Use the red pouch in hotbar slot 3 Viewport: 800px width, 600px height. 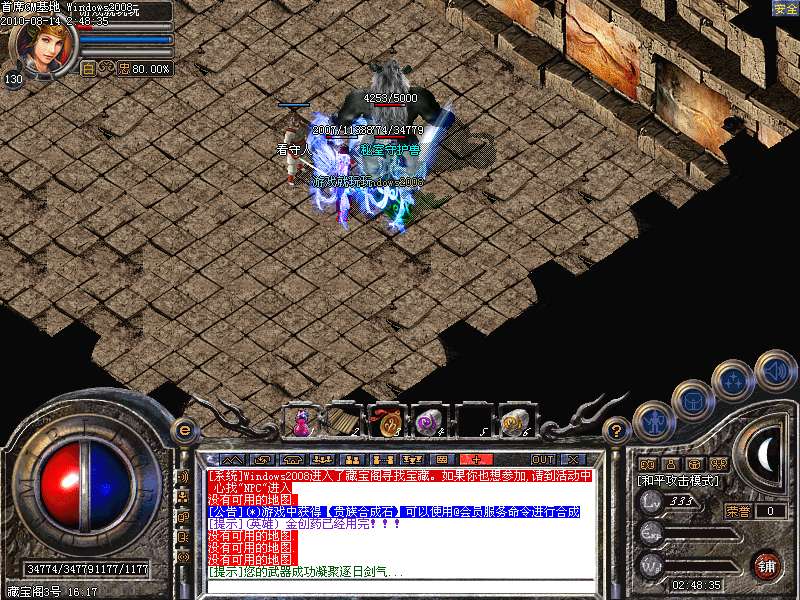click(385, 421)
